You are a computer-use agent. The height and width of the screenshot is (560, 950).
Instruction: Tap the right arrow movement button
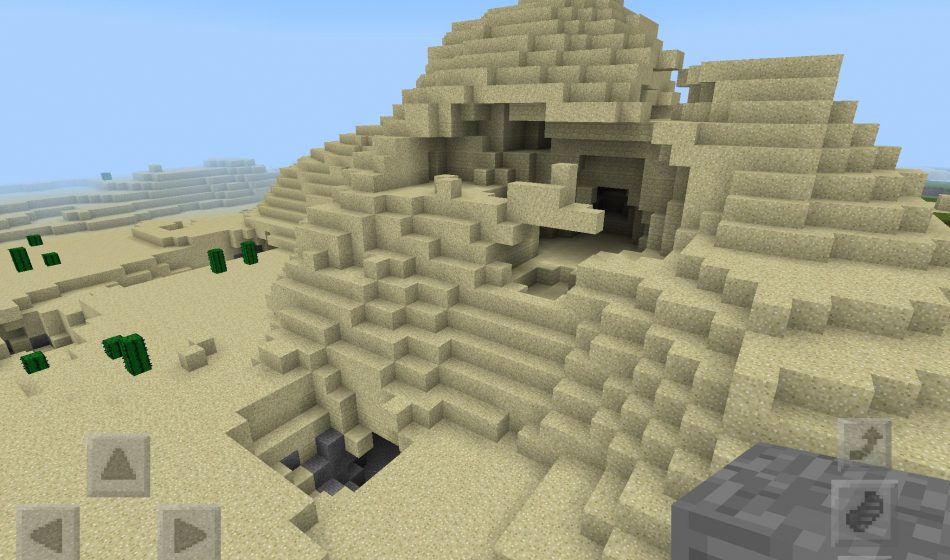point(189,534)
